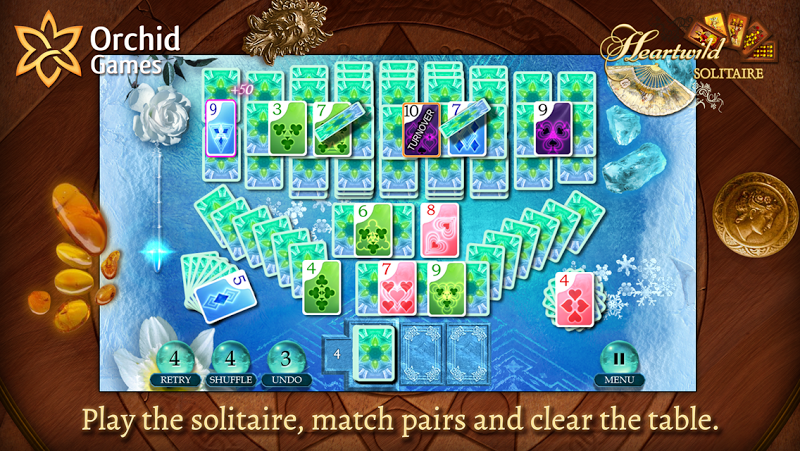800x451 pixels.
Task: Select the highlighted blue 9 card
Action: point(221,128)
